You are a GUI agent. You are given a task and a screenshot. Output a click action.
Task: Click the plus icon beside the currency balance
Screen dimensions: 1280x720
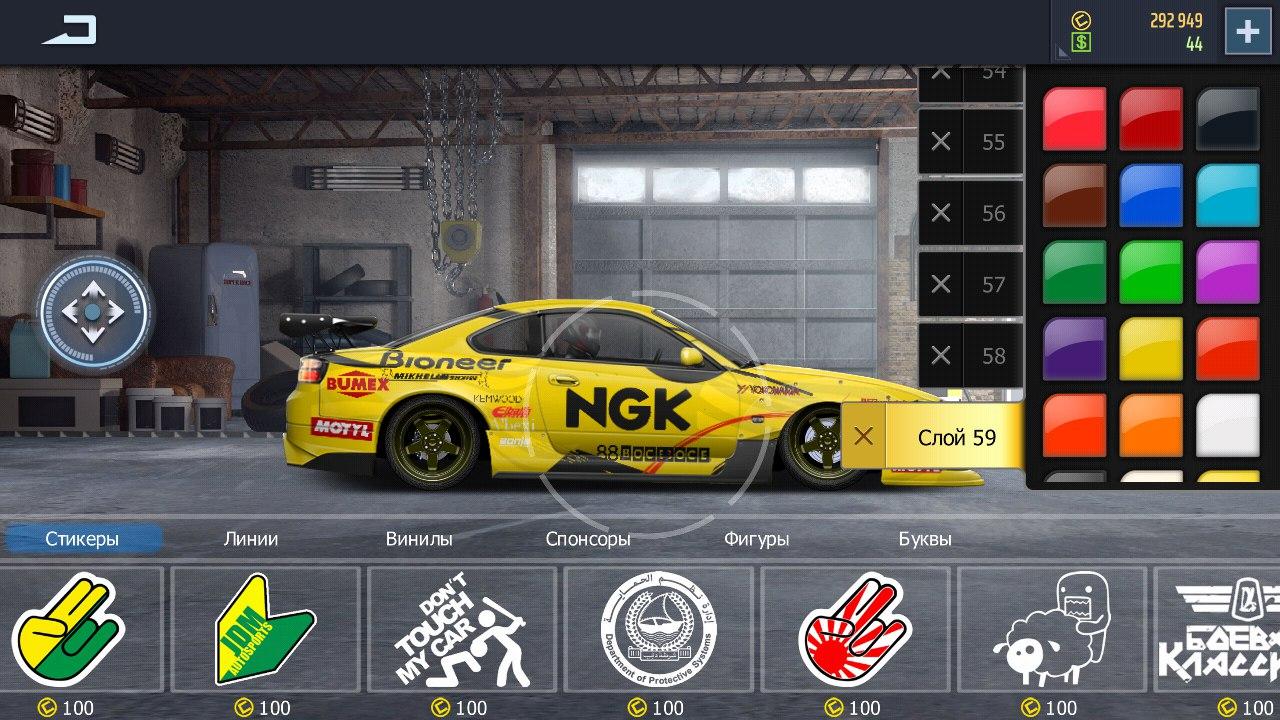point(1246,31)
